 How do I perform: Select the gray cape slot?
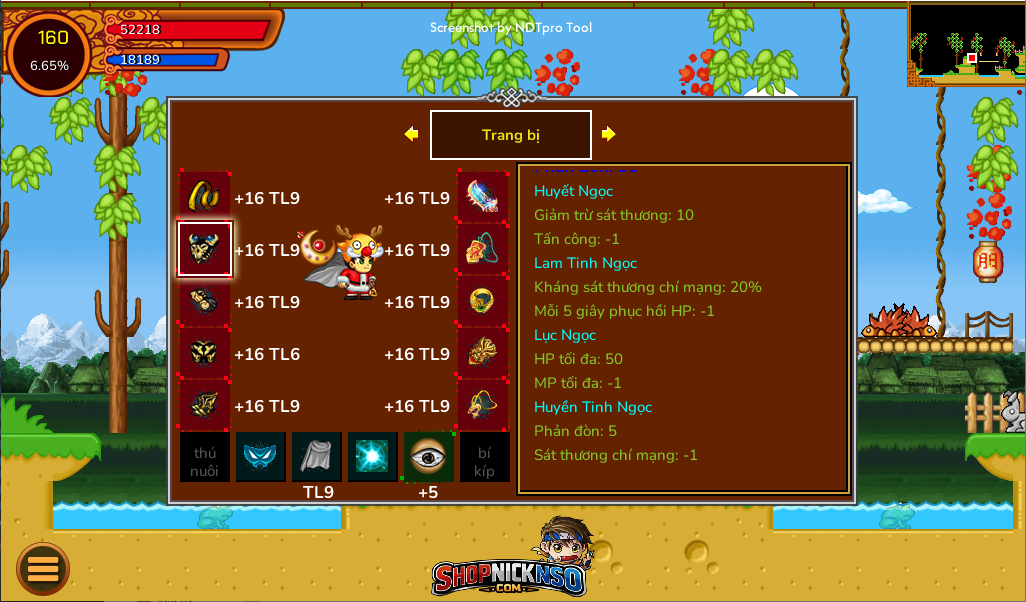(317, 457)
